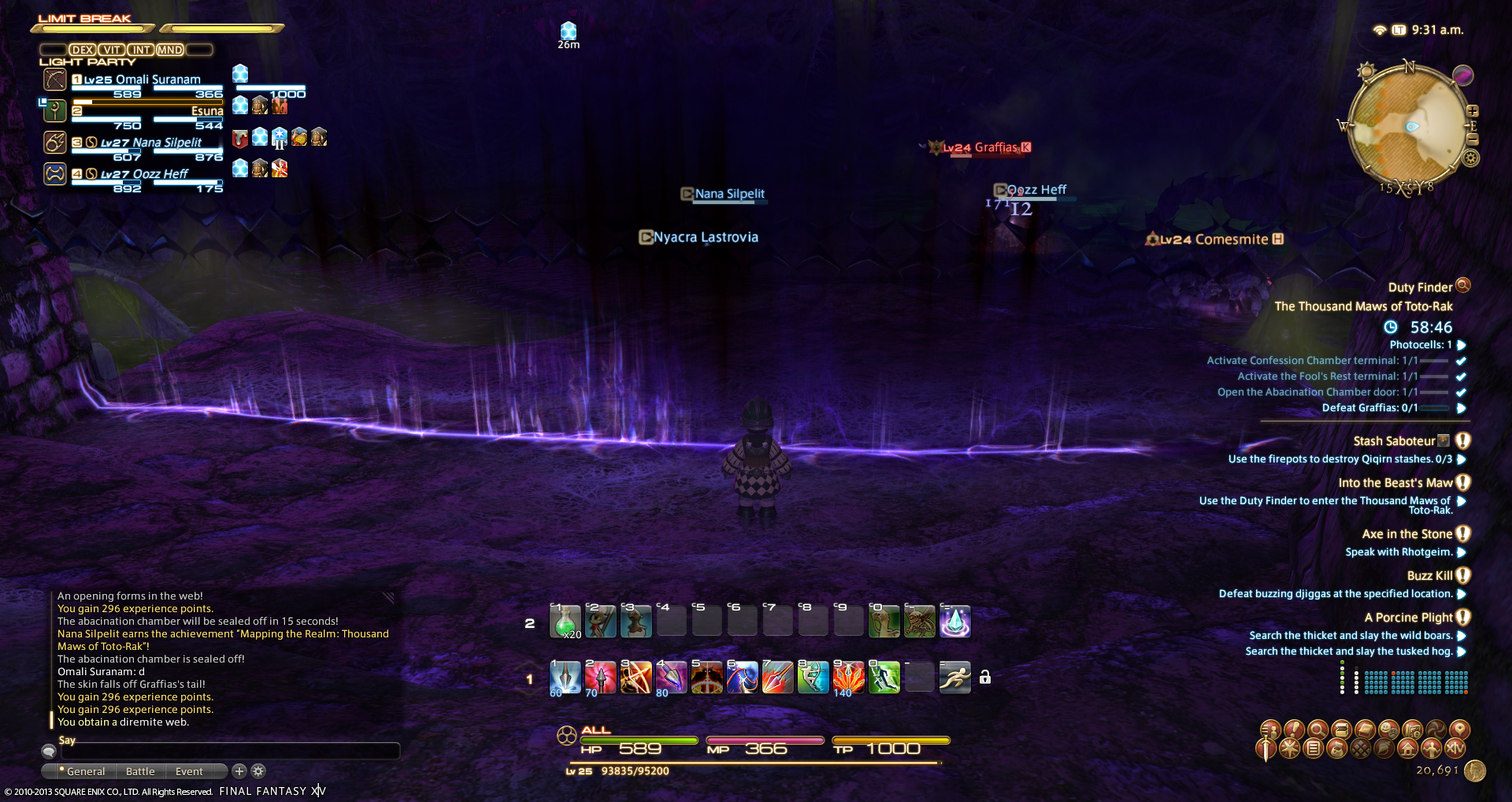Open the Stash Saboteur quest entry
This screenshot has height=802, width=1512.
pos(1394,441)
